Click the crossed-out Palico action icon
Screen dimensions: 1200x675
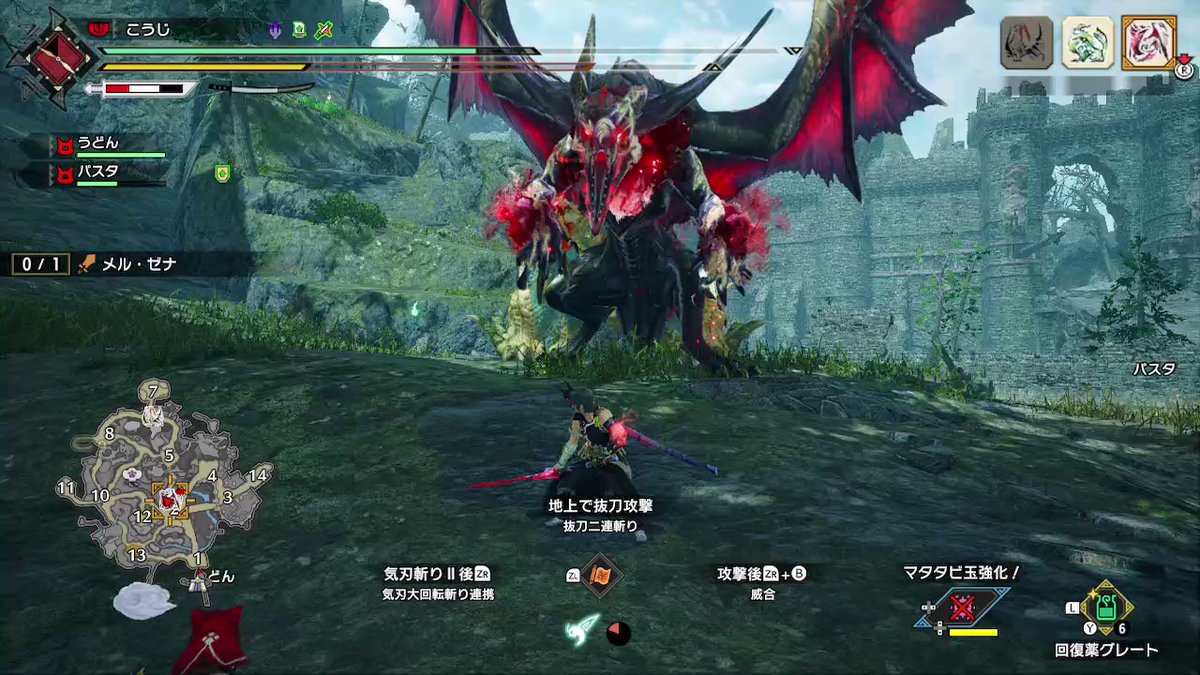pos(962,608)
